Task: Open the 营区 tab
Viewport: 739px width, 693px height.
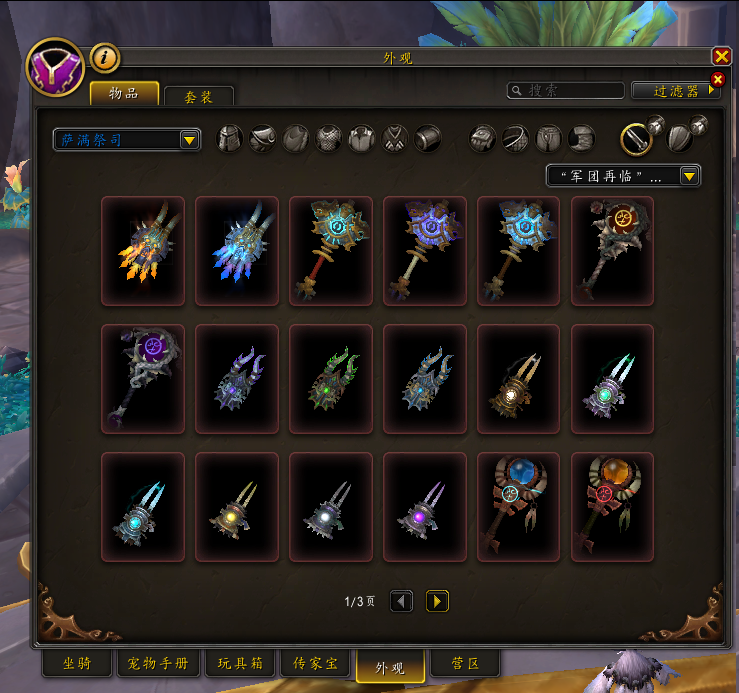Action: click(x=463, y=664)
